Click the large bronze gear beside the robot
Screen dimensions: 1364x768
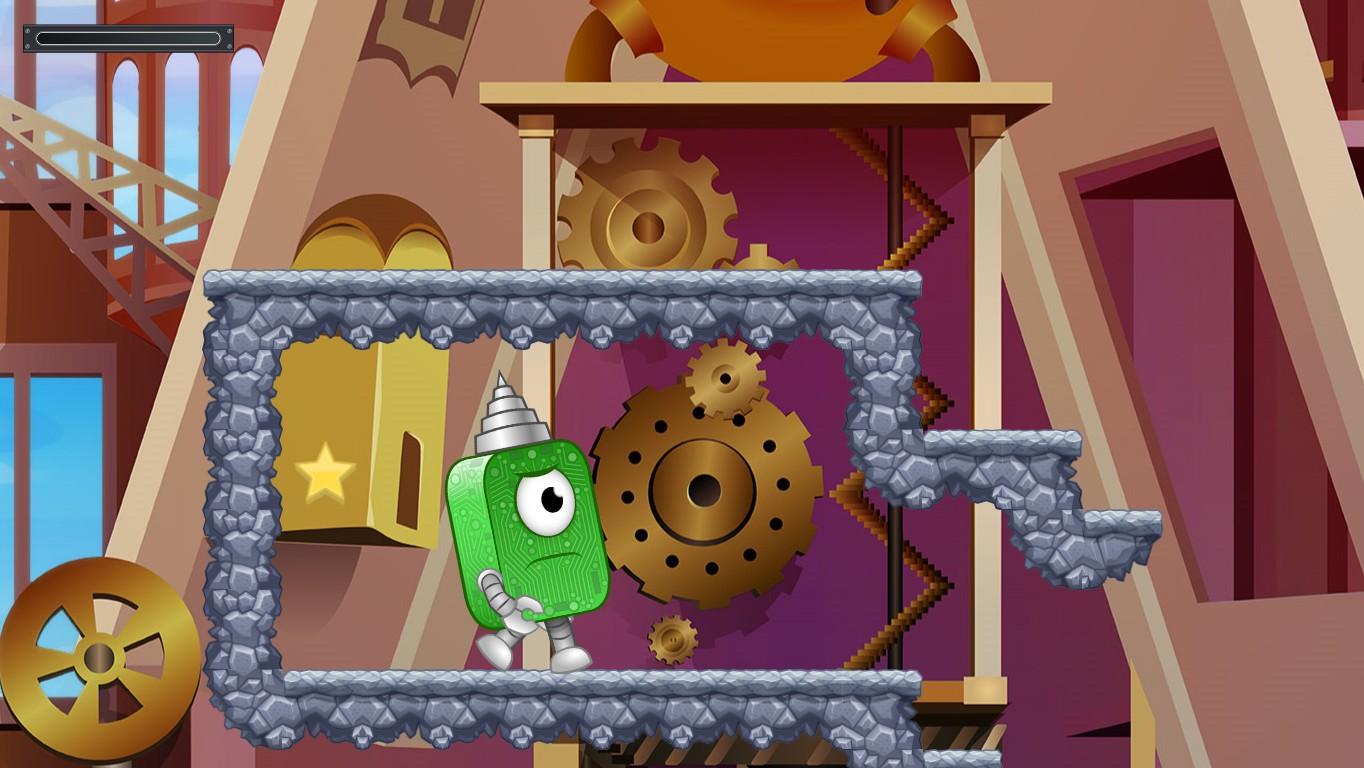(x=705, y=490)
